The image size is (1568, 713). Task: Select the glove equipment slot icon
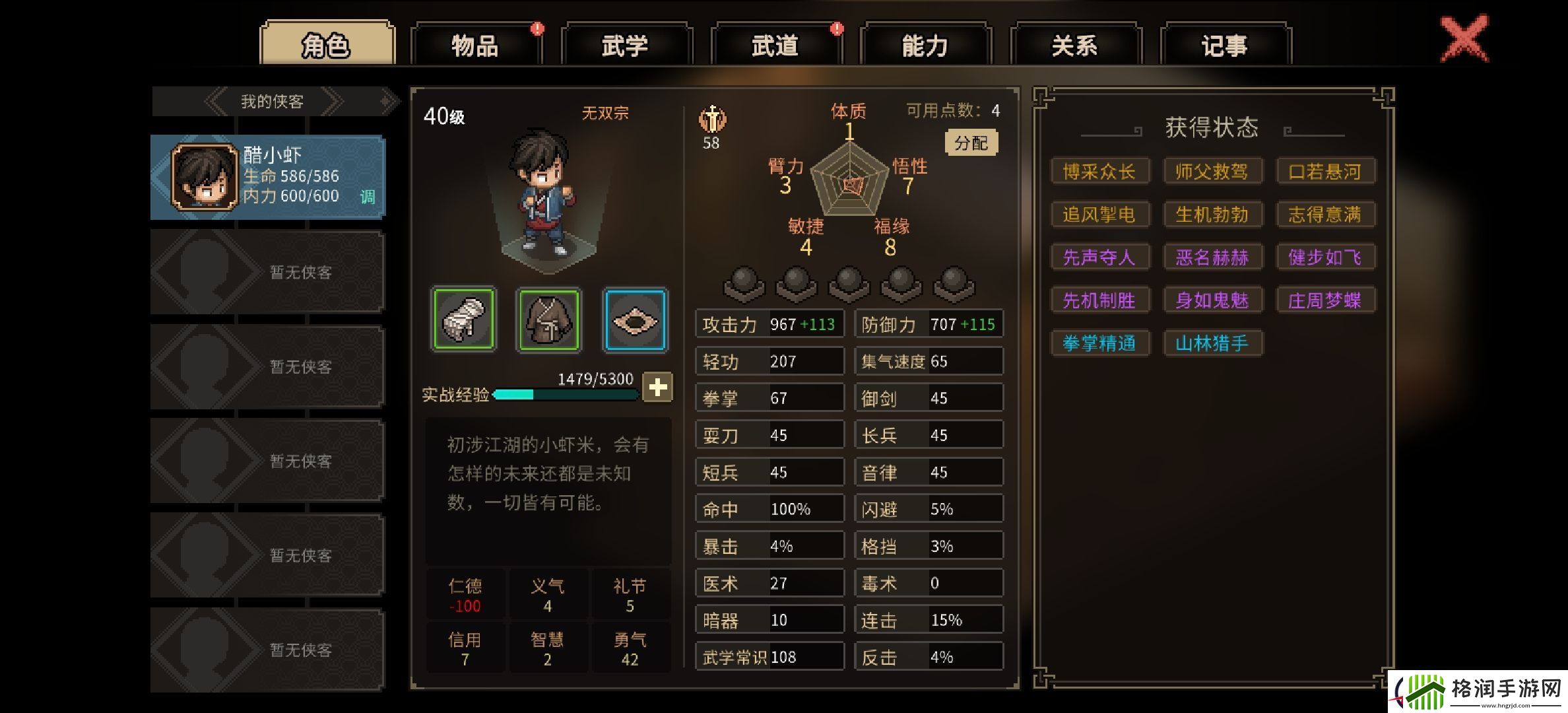pyautogui.click(x=464, y=321)
